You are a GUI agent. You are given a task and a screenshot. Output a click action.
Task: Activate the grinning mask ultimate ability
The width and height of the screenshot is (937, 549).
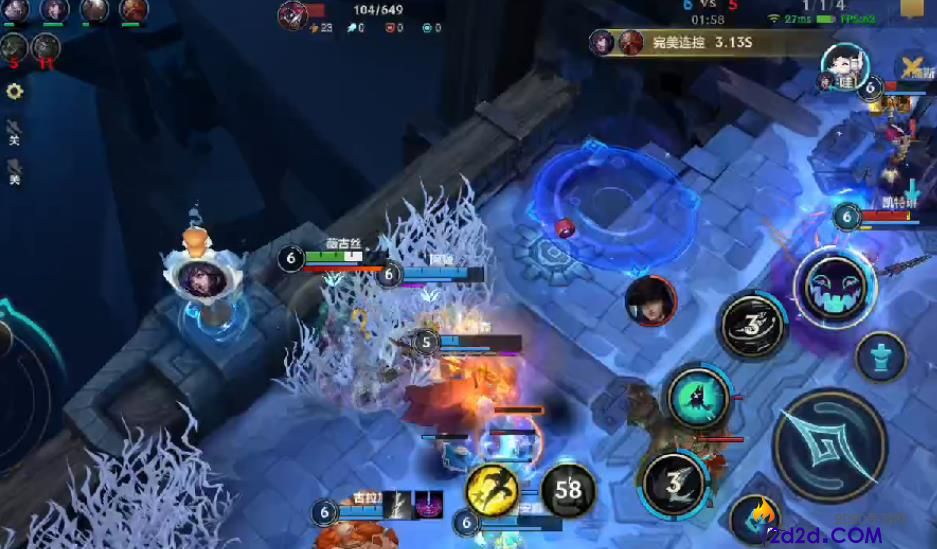pos(834,288)
